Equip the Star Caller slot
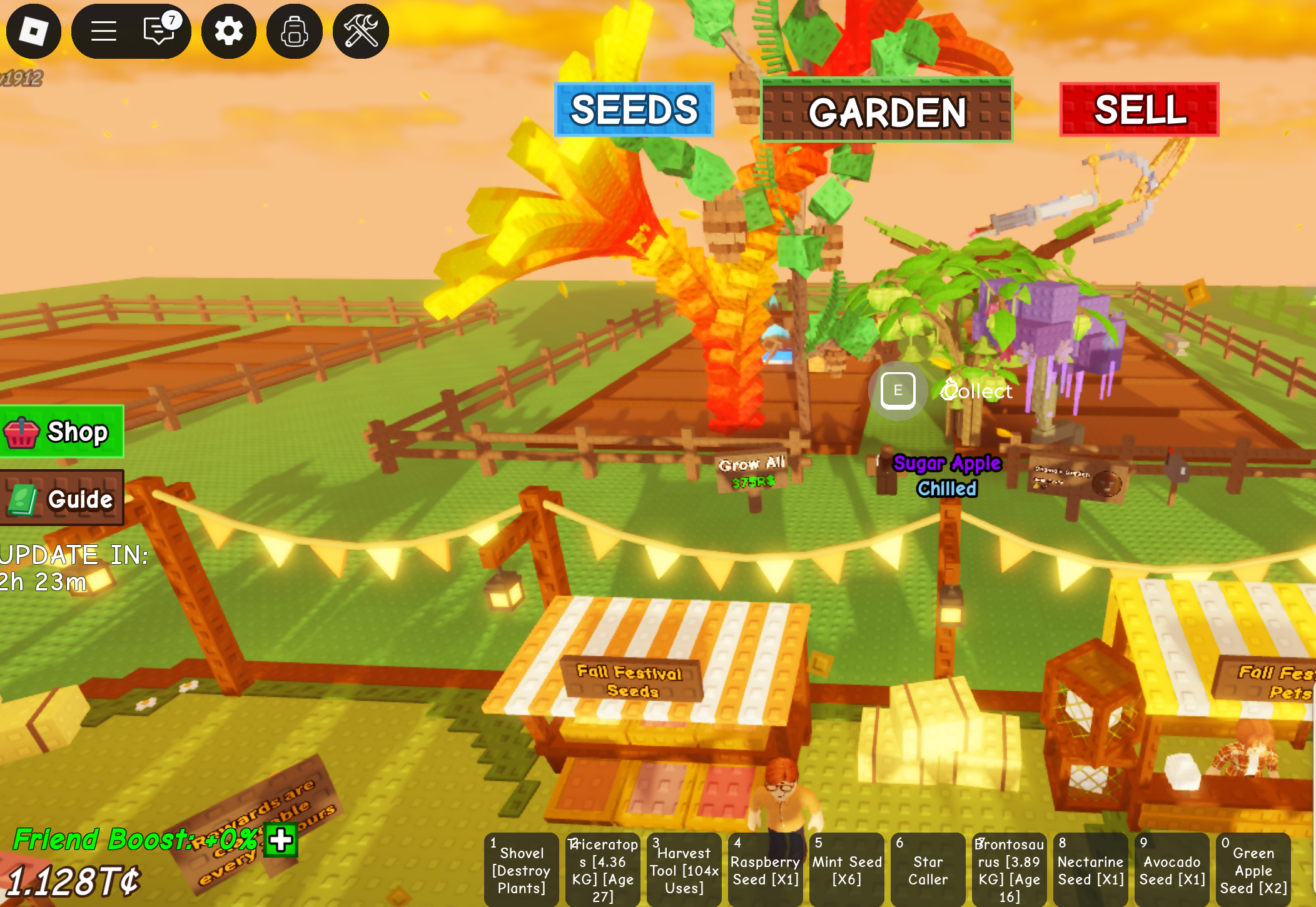1316x907 pixels. pos(928,869)
